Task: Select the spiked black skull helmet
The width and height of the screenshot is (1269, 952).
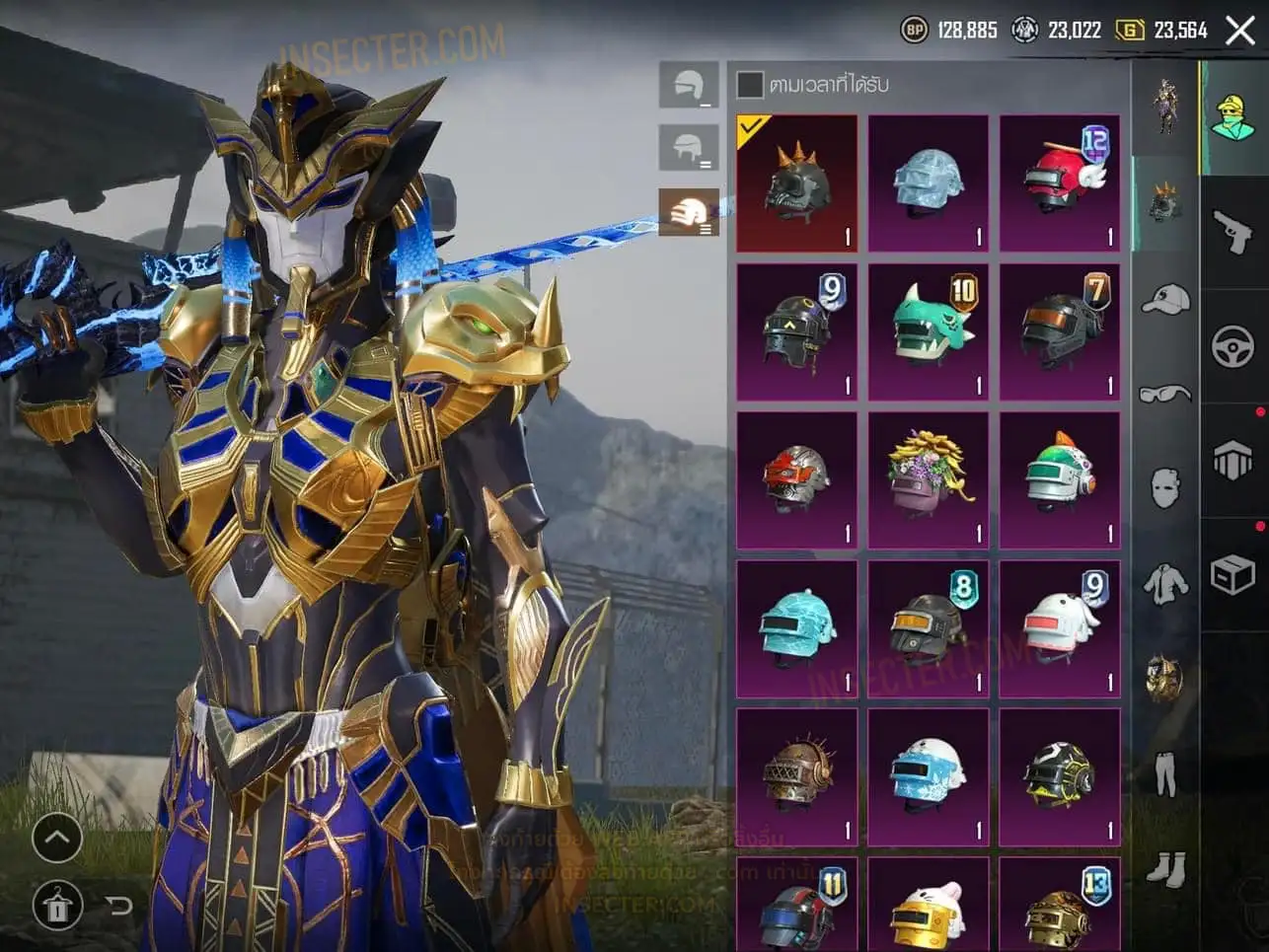Action: click(x=796, y=183)
